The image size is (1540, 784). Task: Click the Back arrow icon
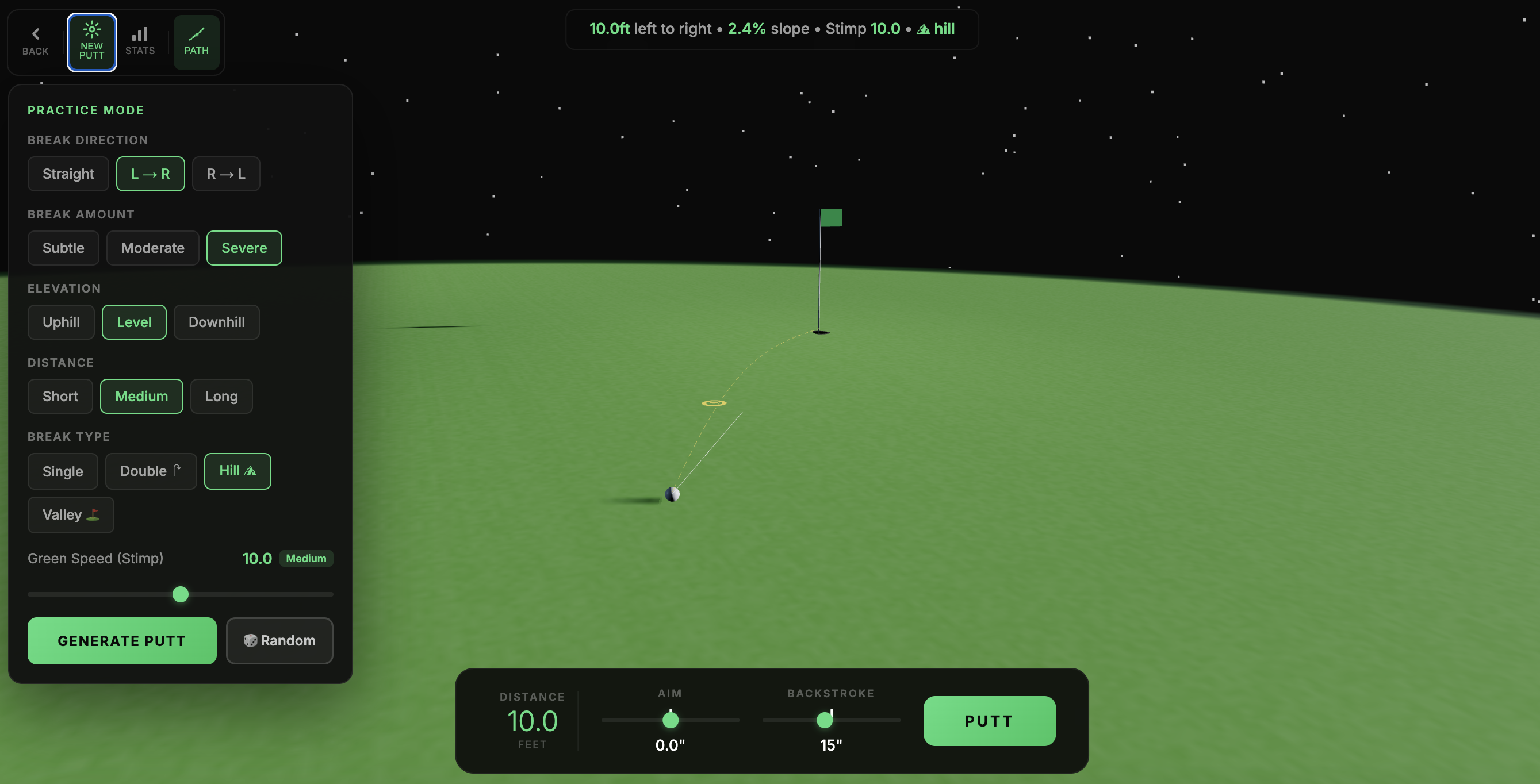[35, 33]
